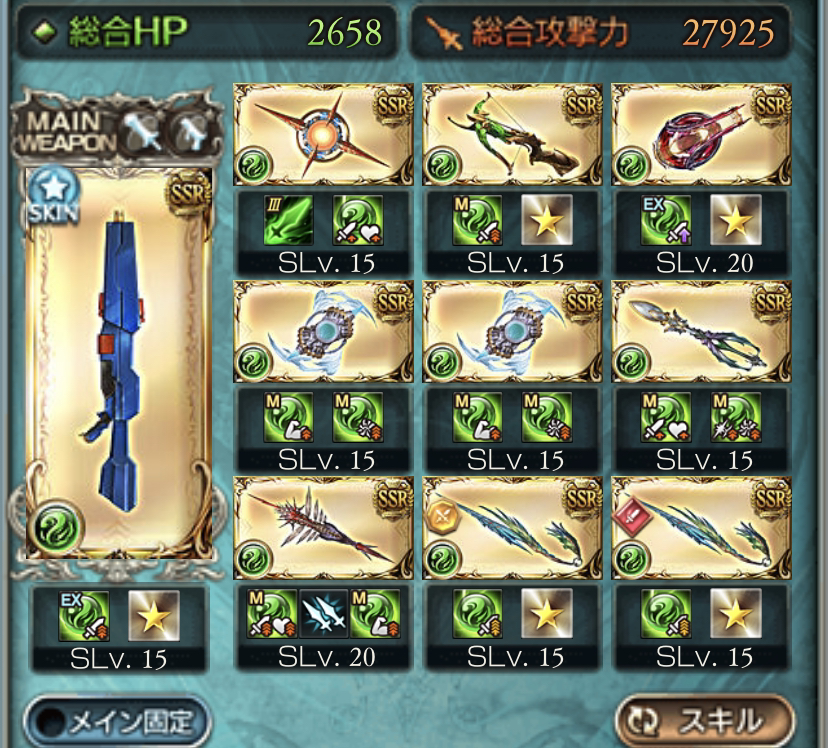Toggle the メイン固定 main lock option
The image size is (828, 748).
point(116,719)
